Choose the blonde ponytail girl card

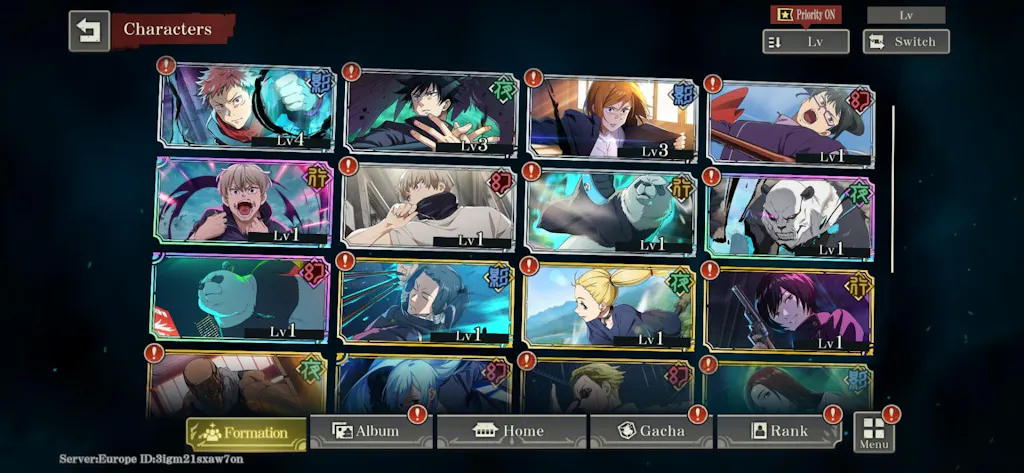pos(609,307)
